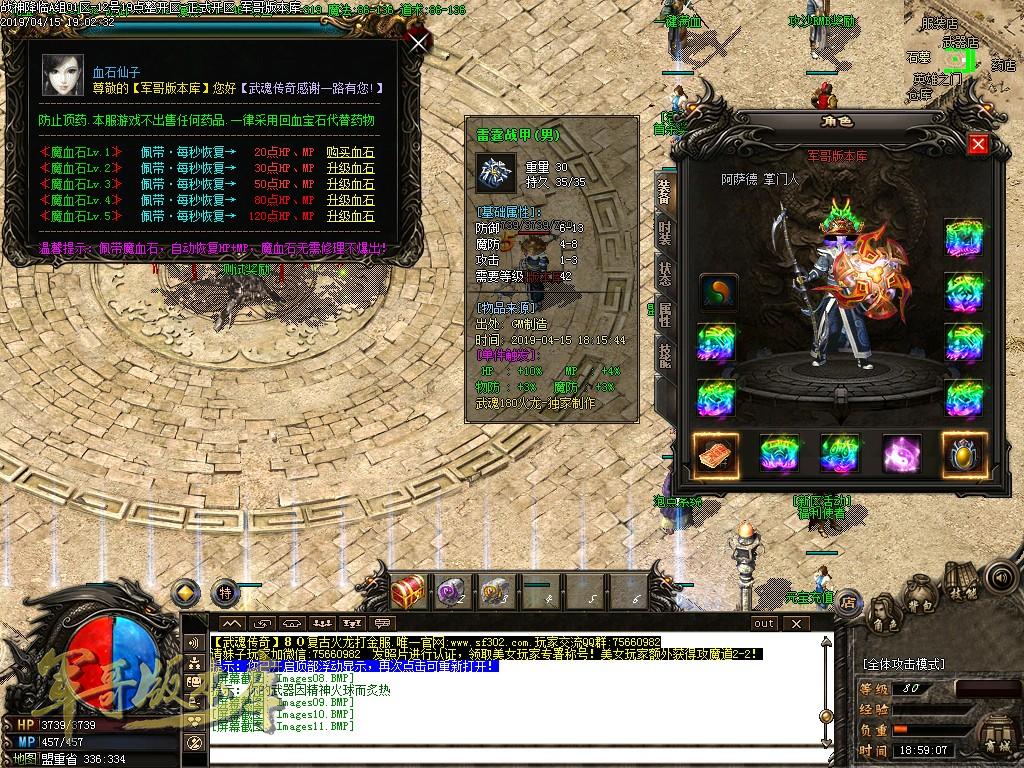Close the character equipment panel

978,144
